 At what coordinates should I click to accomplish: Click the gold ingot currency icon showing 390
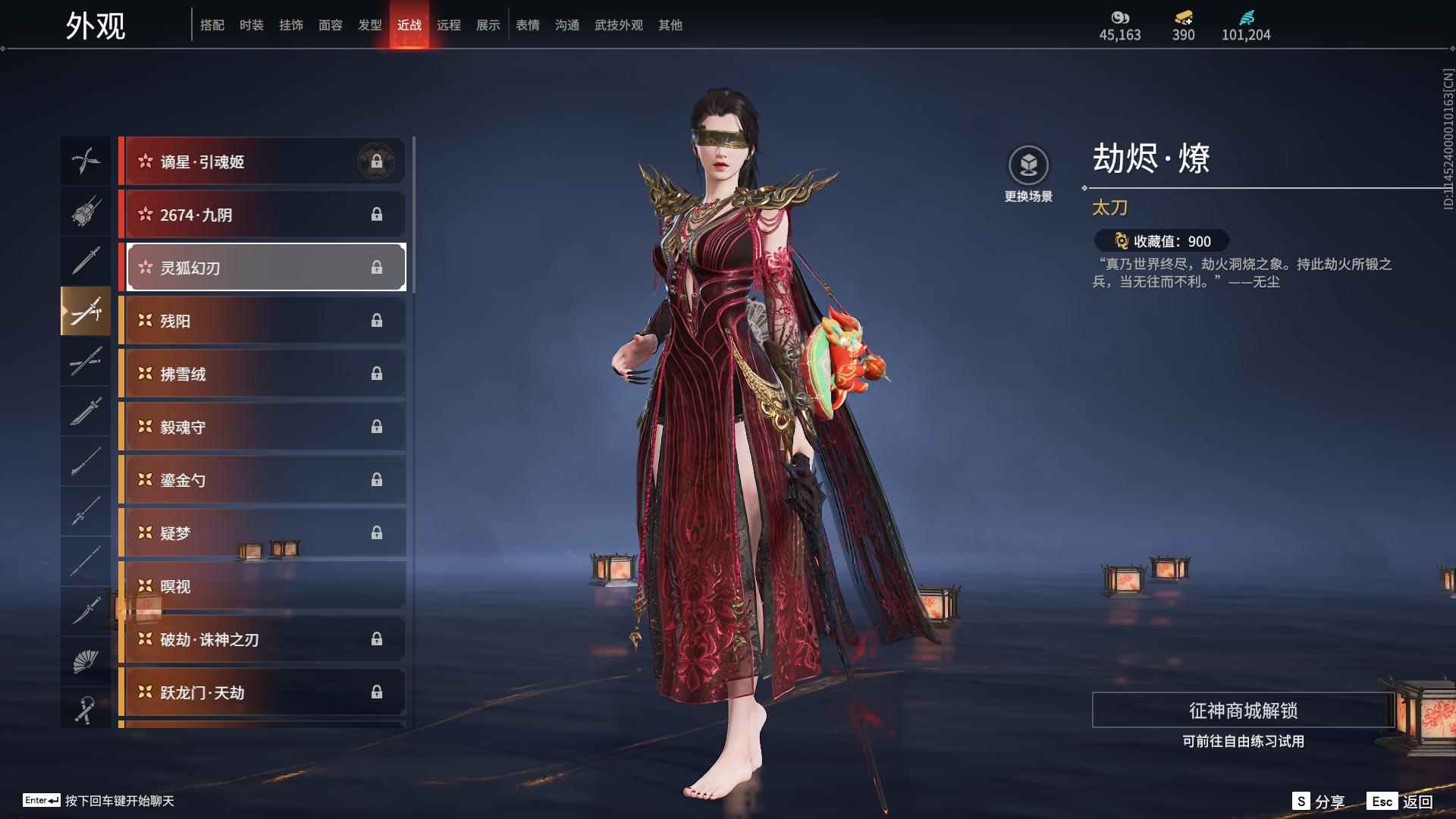tap(1183, 17)
